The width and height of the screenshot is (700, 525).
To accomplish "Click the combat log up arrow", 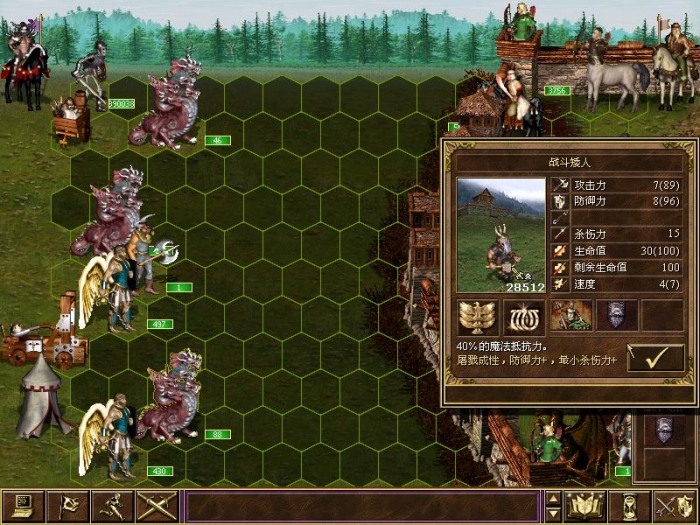I will click(x=553, y=498).
